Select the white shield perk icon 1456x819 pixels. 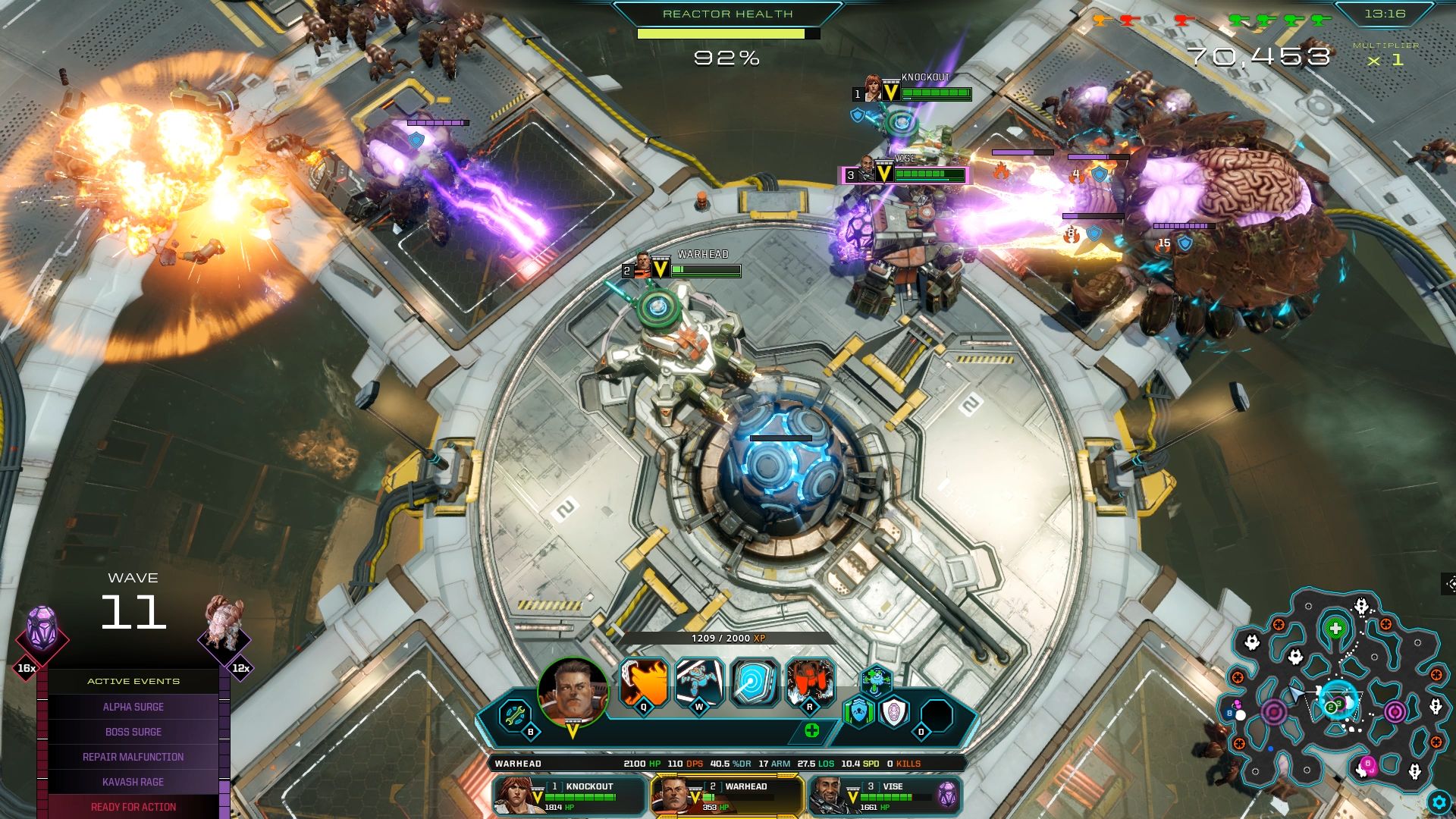pos(893,713)
